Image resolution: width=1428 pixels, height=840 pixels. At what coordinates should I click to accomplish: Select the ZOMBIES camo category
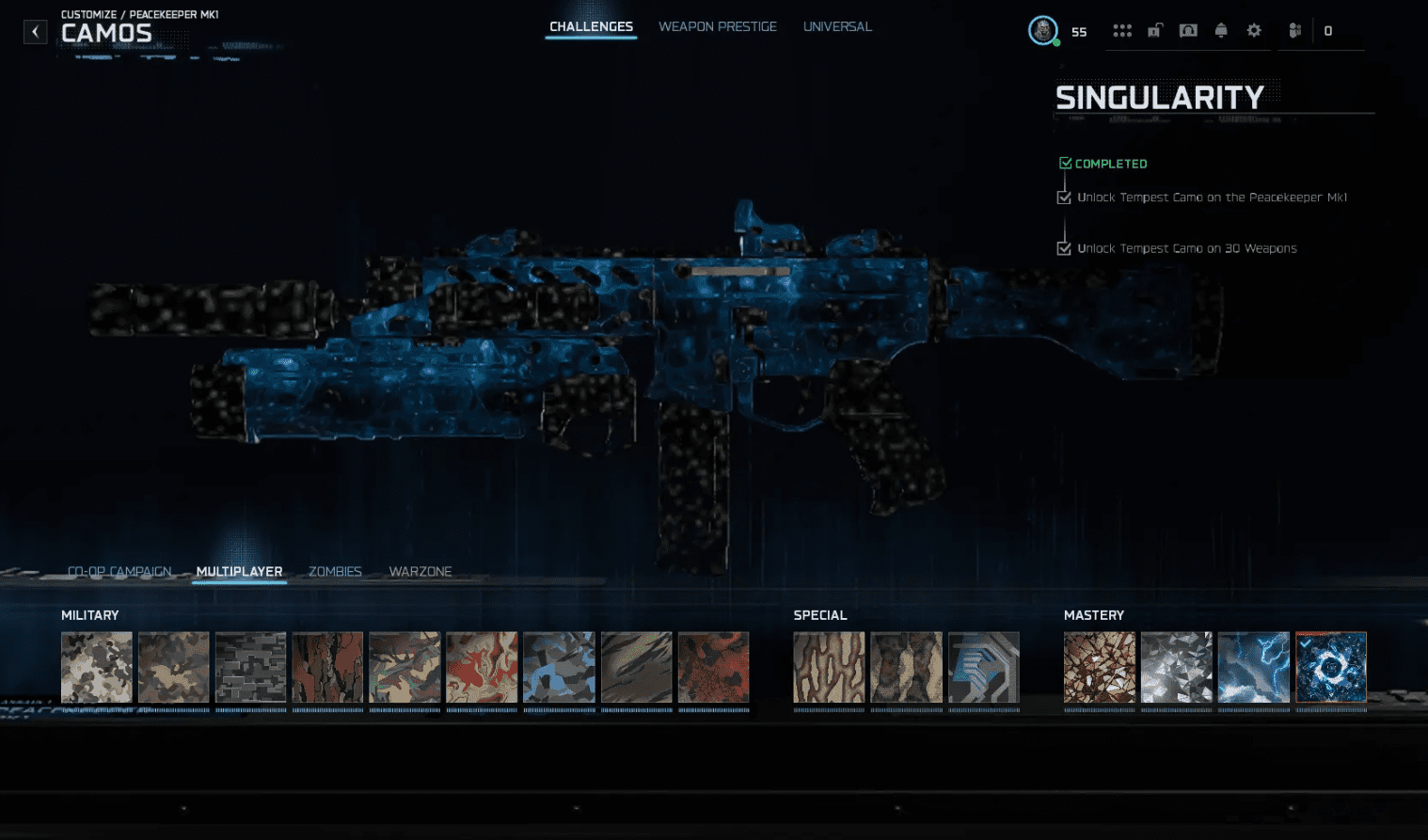[334, 571]
